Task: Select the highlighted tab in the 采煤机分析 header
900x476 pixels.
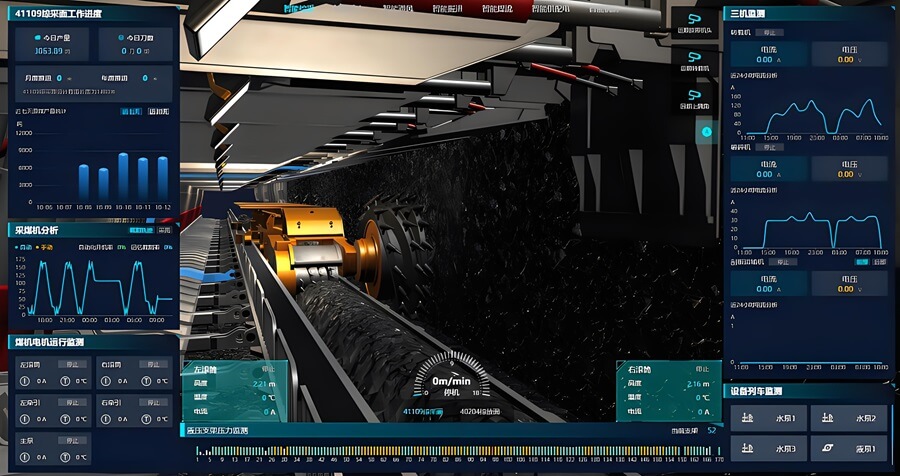Action: tap(140, 230)
